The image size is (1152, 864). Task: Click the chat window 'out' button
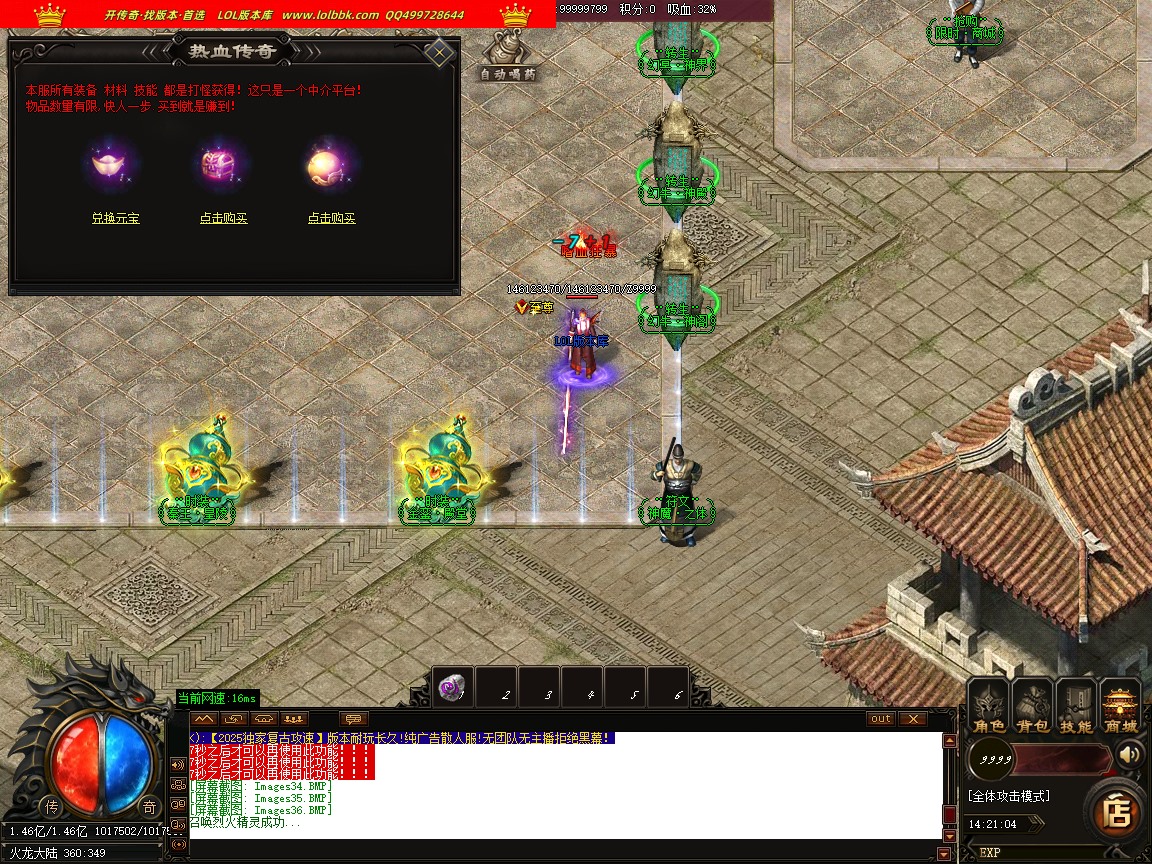tap(880, 719)
